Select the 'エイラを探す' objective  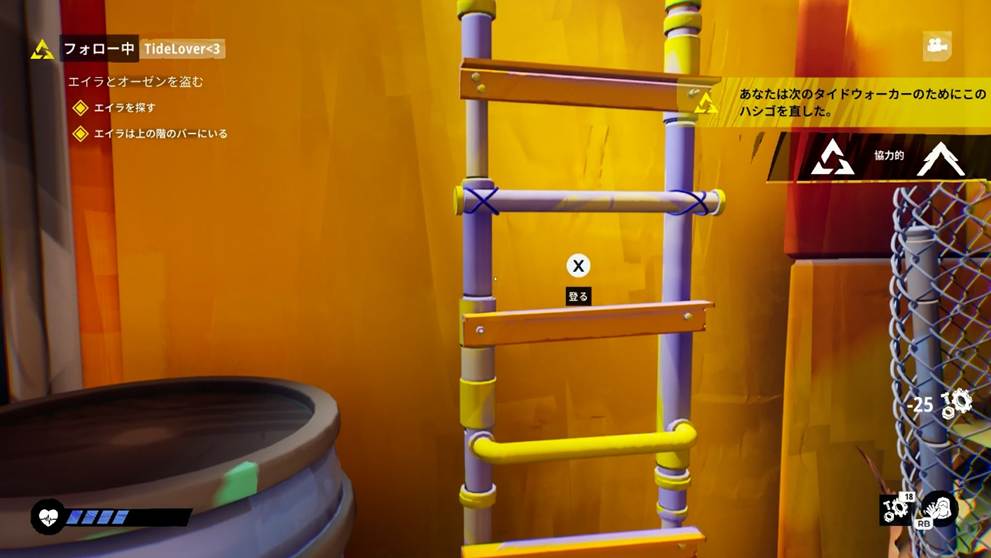124,108
